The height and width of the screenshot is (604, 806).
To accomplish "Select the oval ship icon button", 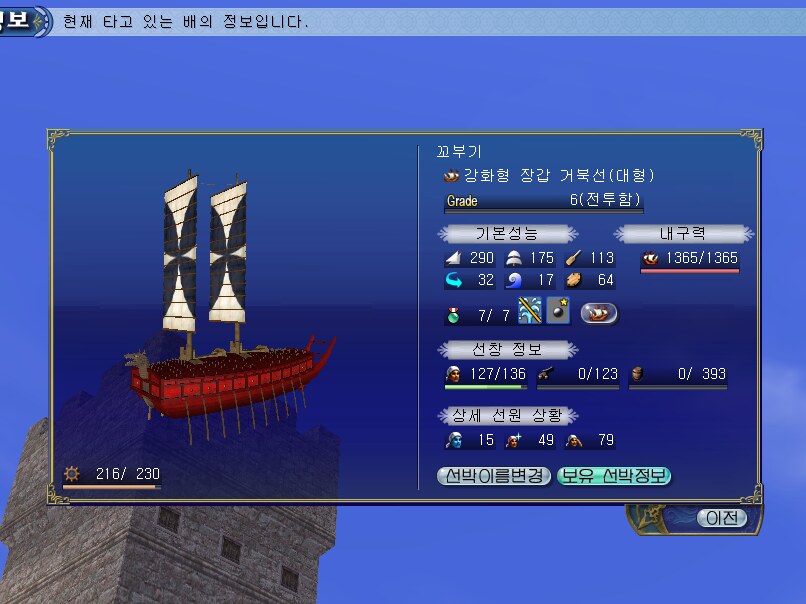I will [x=598, y=314].
